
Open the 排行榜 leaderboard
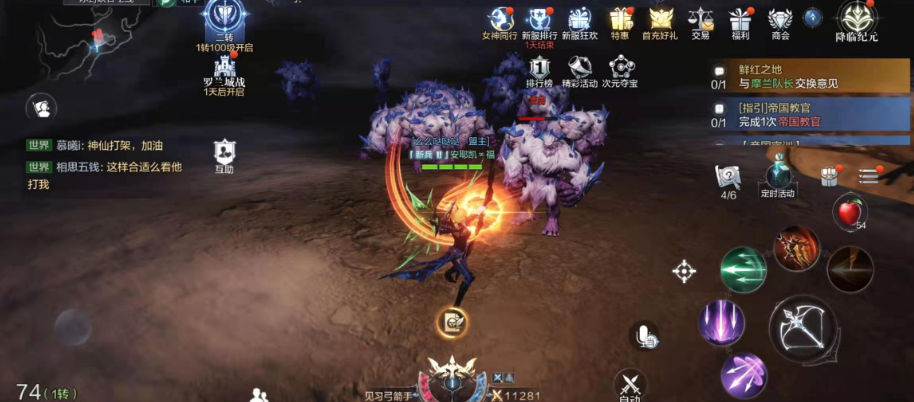click(540, 68)
